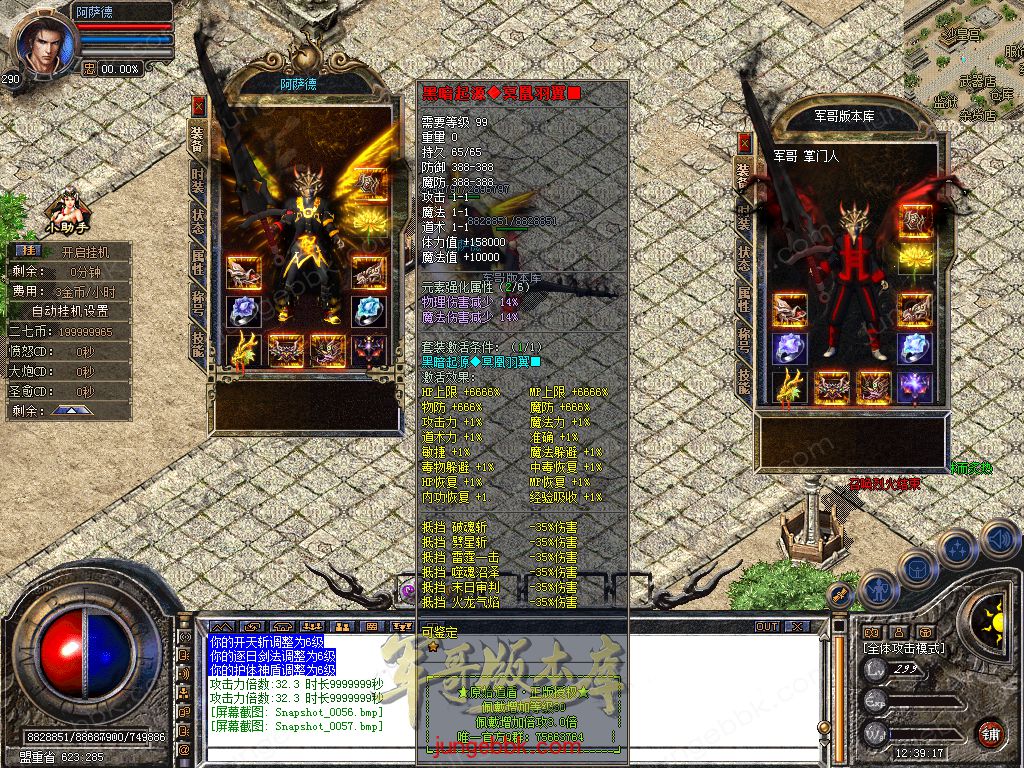This screenshot has width=1024, height=768.
Task: Close the 阿萨德 equipment panel
Action: pos(198,105)
